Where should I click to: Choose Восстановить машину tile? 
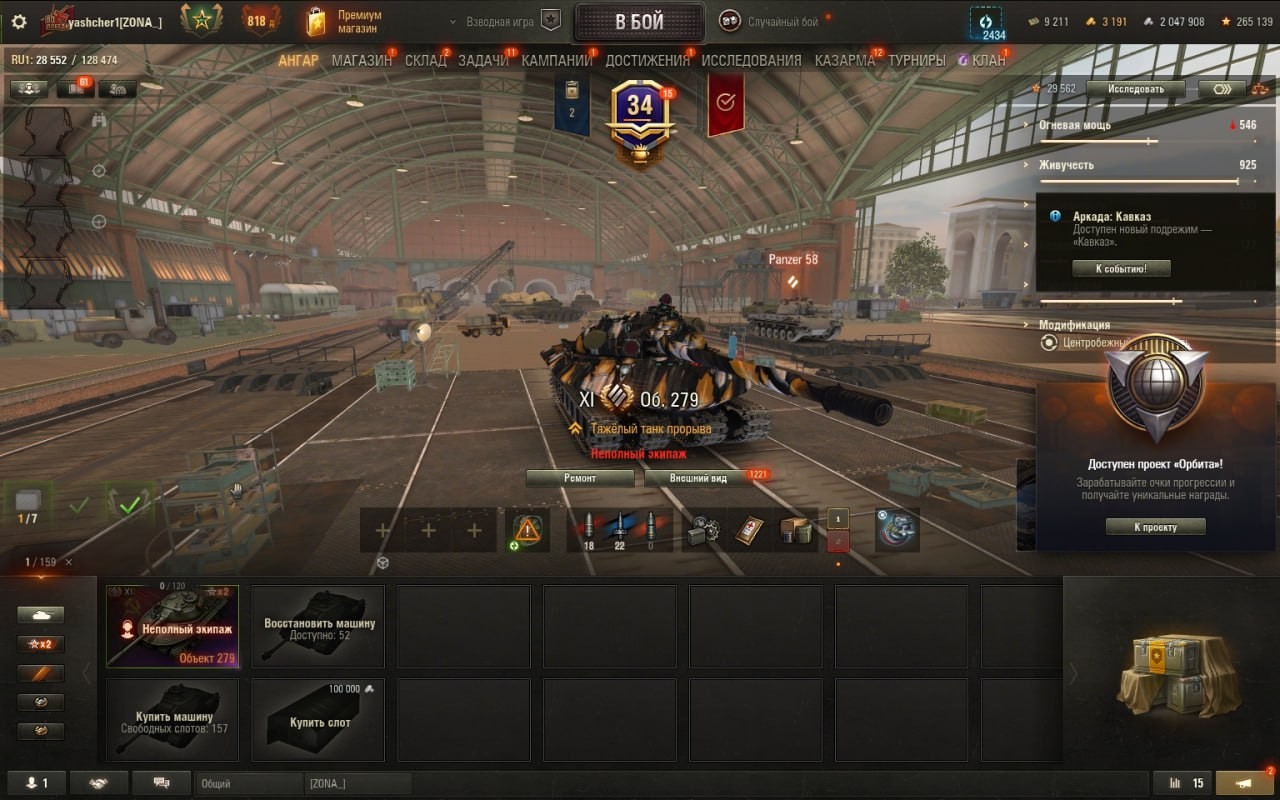coord(318,625)
